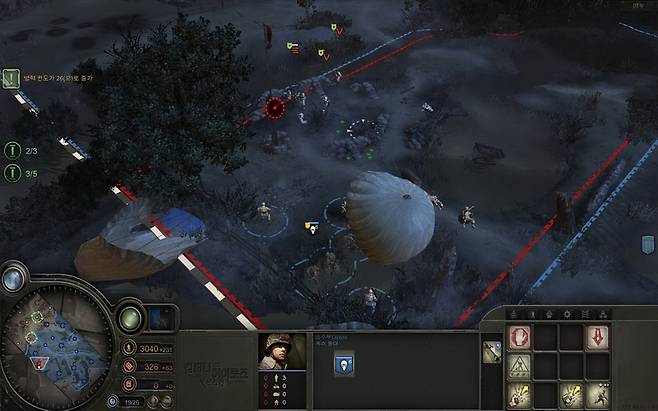Select the soldier portrait with helmet

pyautogui.click(x=281, y=351)
